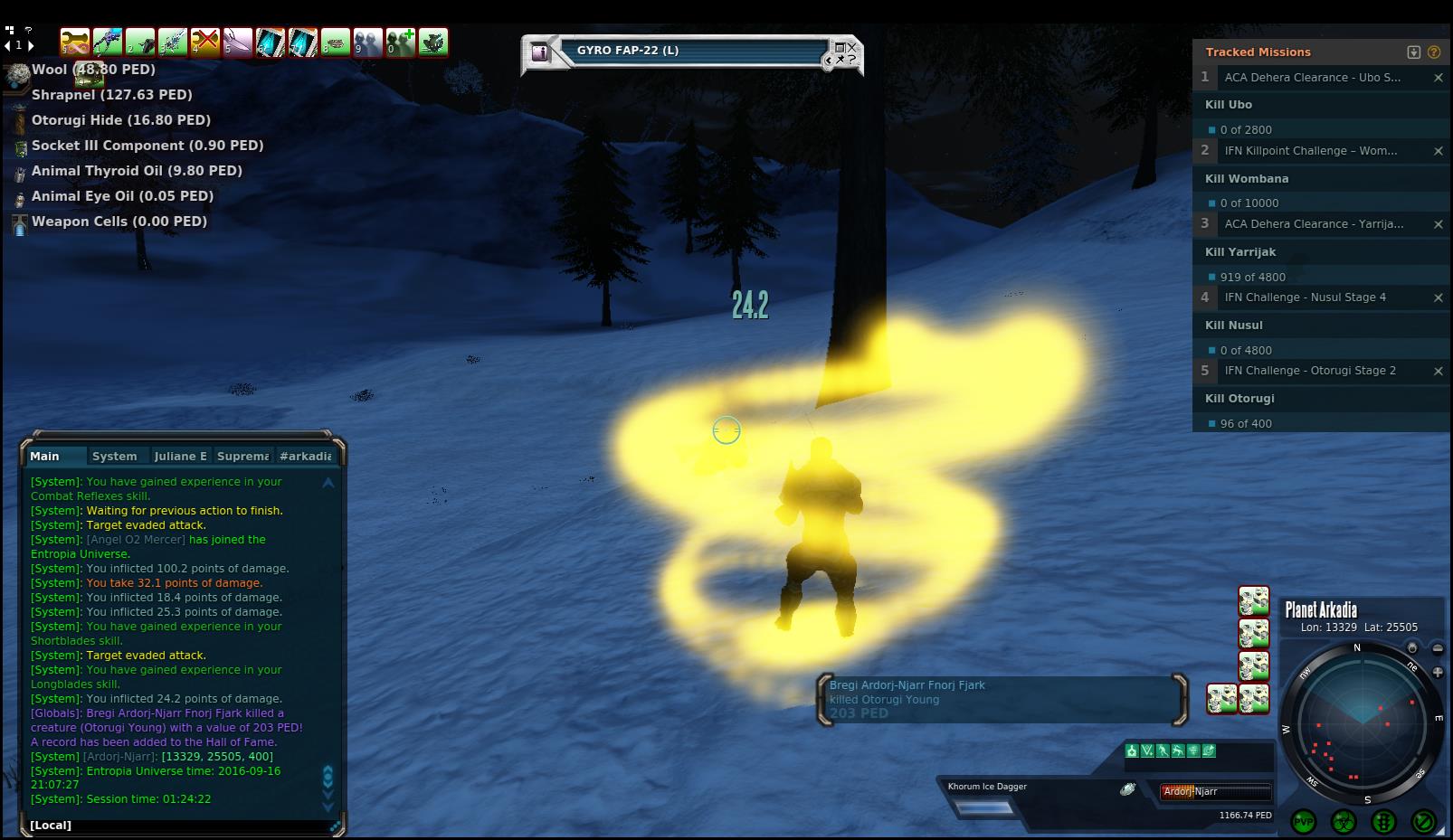
Task: Untrack the IFN Challenge - Otorugi Stage 2 mission
Action: (1438, 371)
